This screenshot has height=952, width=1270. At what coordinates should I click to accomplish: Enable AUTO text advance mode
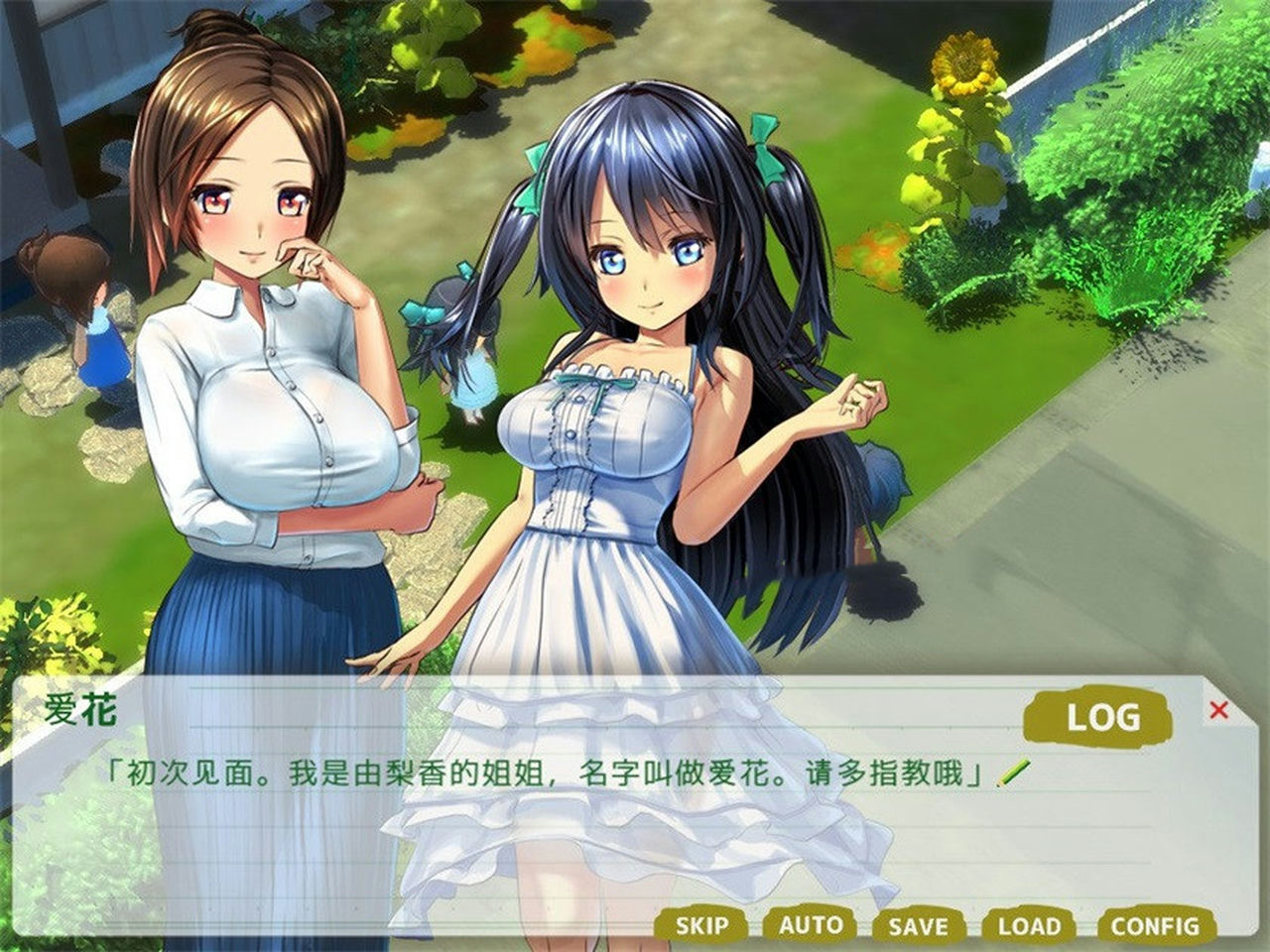click(814, 928)
